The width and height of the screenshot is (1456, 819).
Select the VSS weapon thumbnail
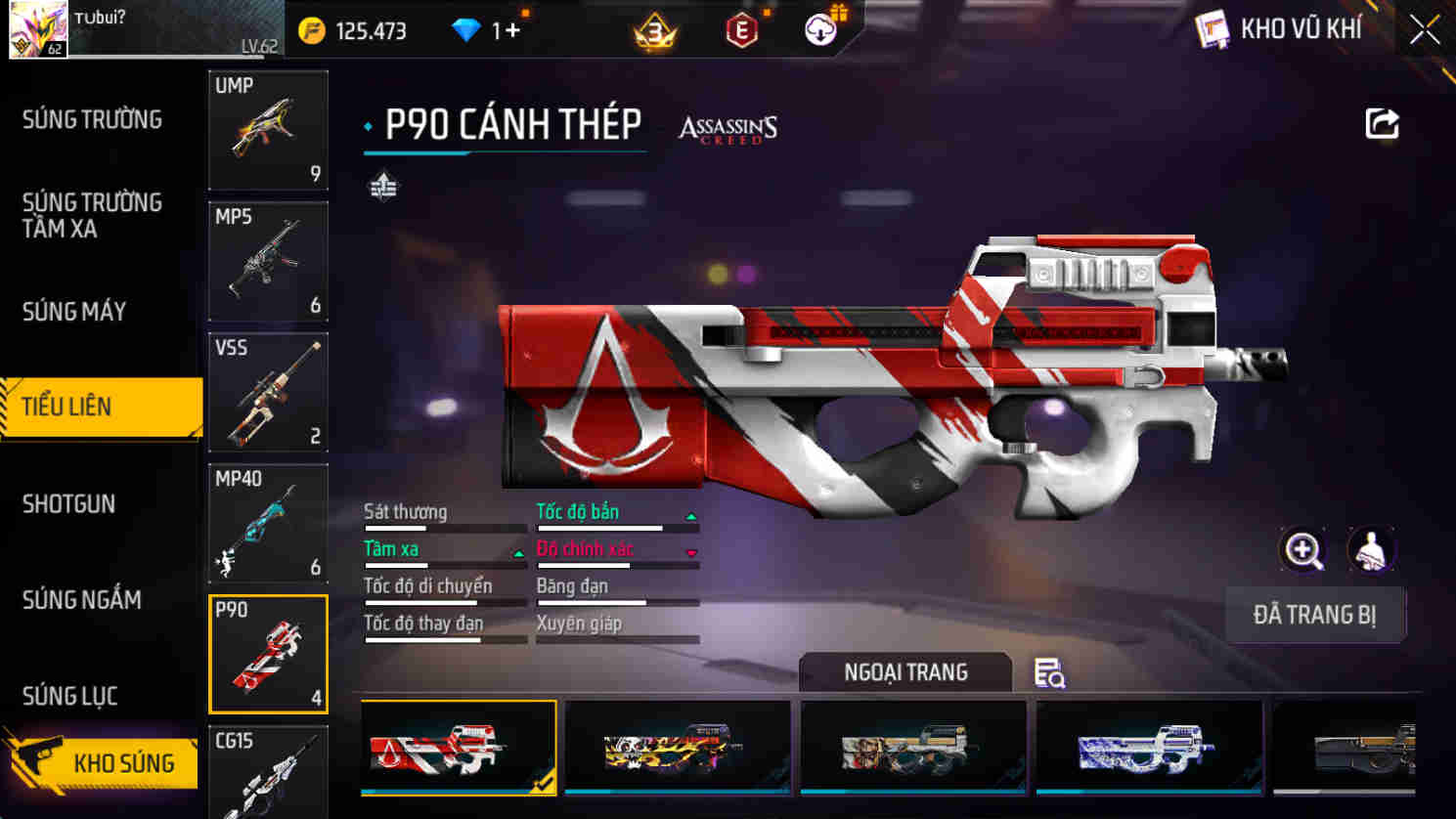(x=268, y=393)
